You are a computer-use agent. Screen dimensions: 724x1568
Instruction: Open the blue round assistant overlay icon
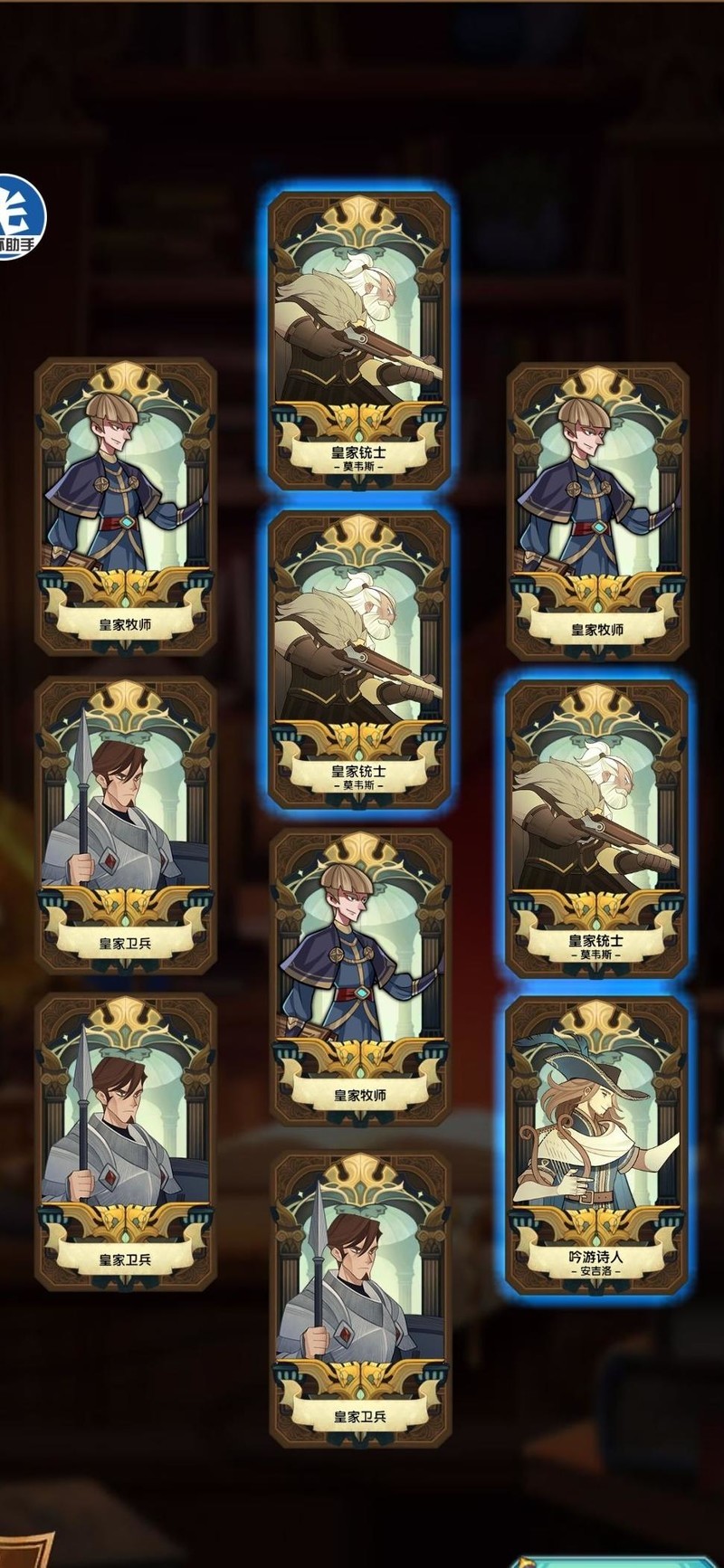click(x=18, y=216)
